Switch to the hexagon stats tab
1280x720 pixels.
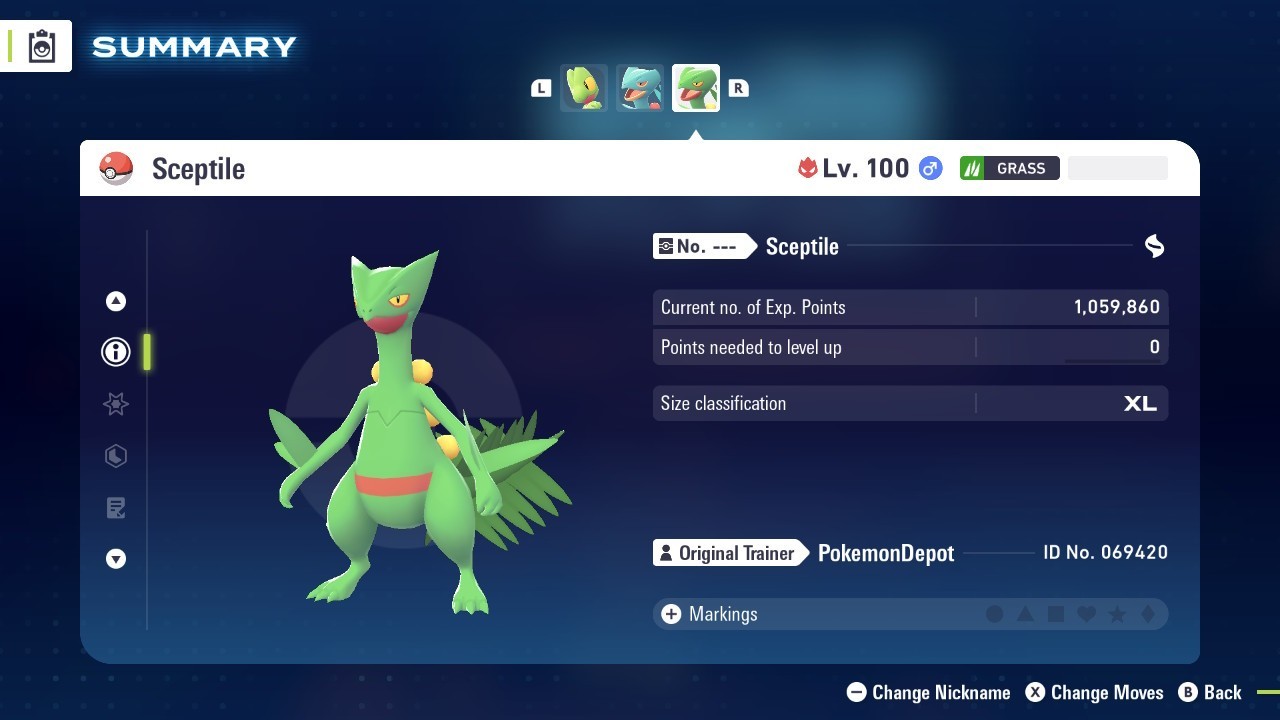click(x=116, y=456)
